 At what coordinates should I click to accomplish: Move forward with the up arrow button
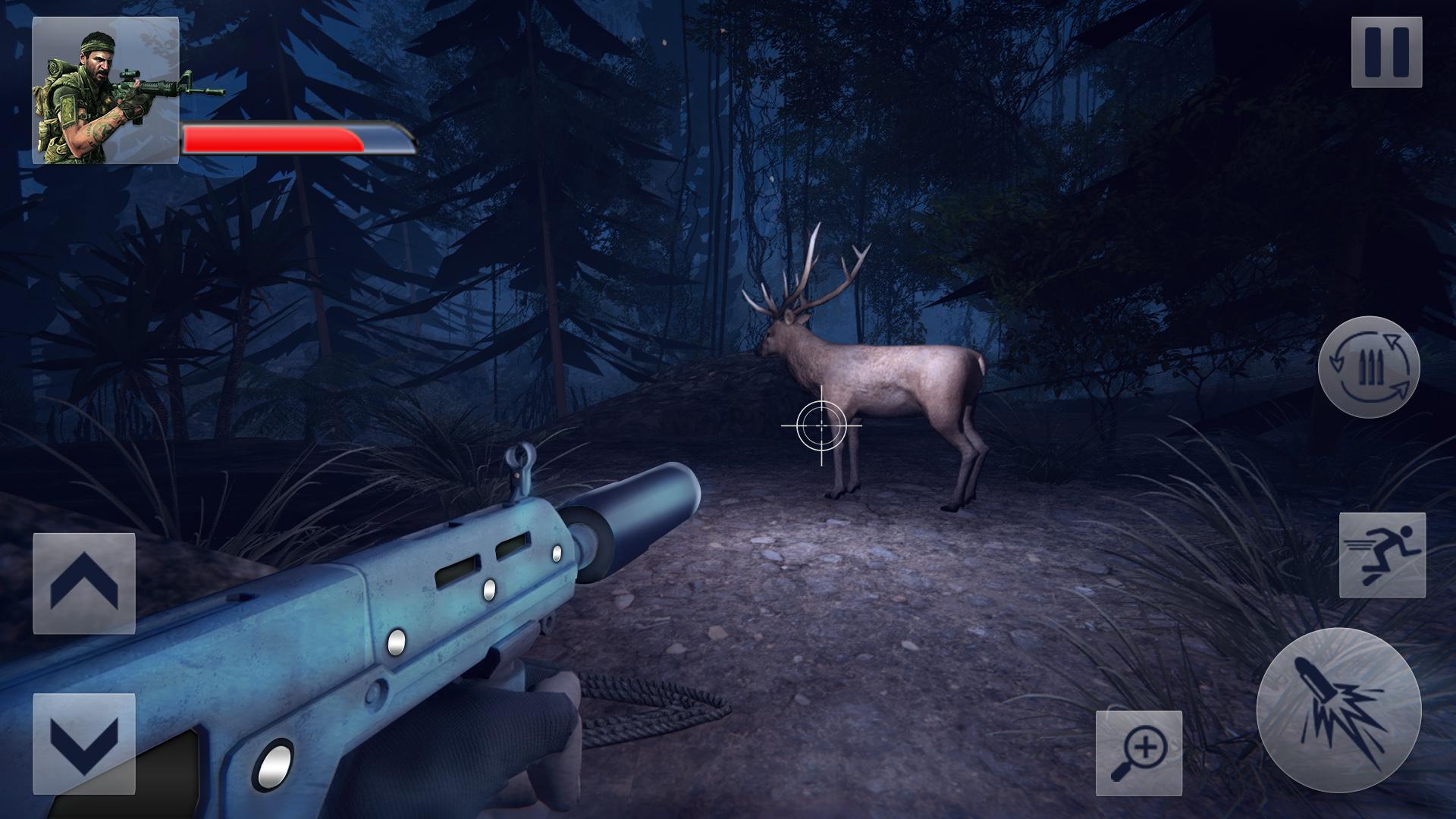click(x=84, y=583)
